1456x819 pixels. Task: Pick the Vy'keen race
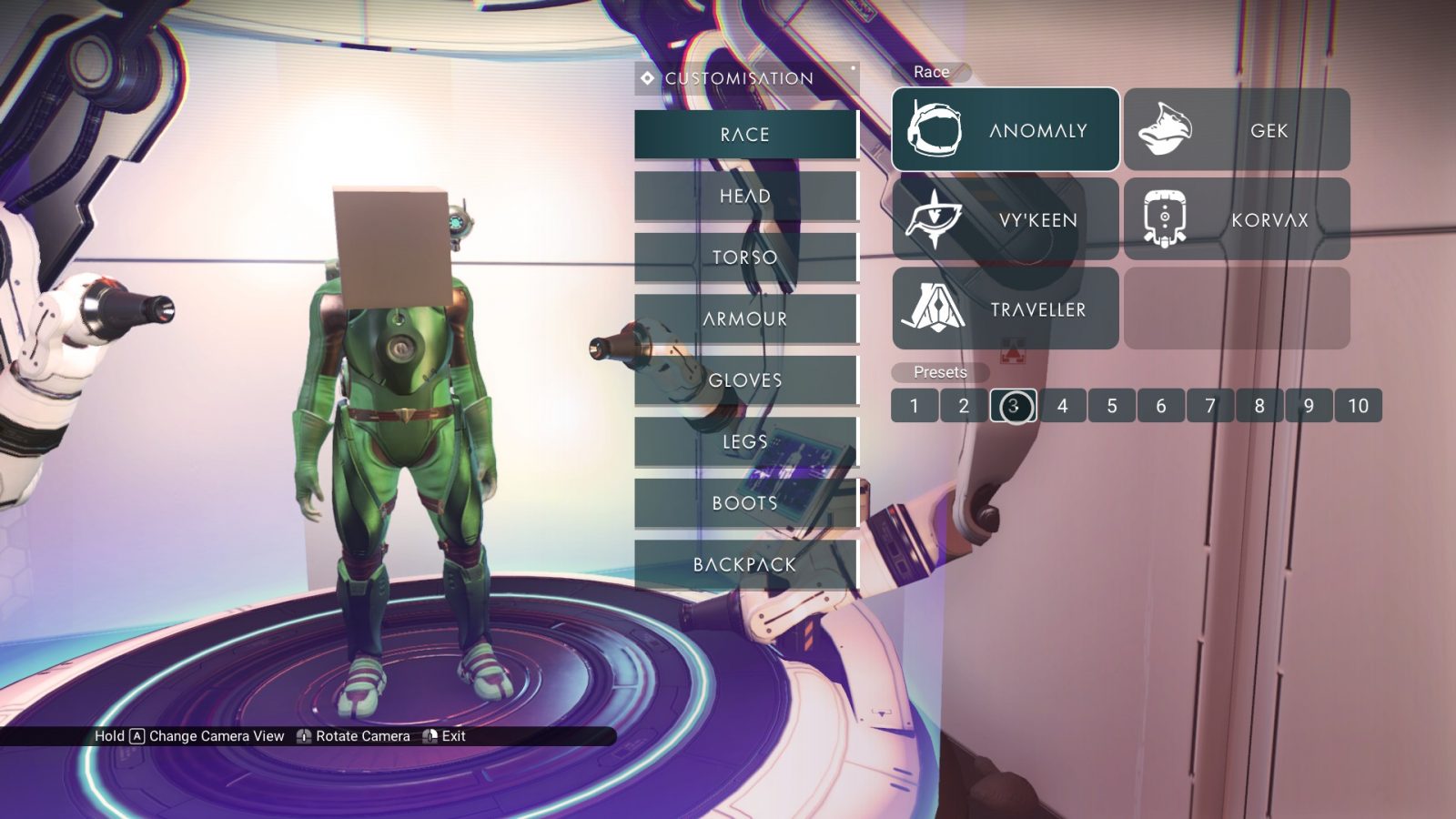pyautogui.click(x=1006, y=219)
